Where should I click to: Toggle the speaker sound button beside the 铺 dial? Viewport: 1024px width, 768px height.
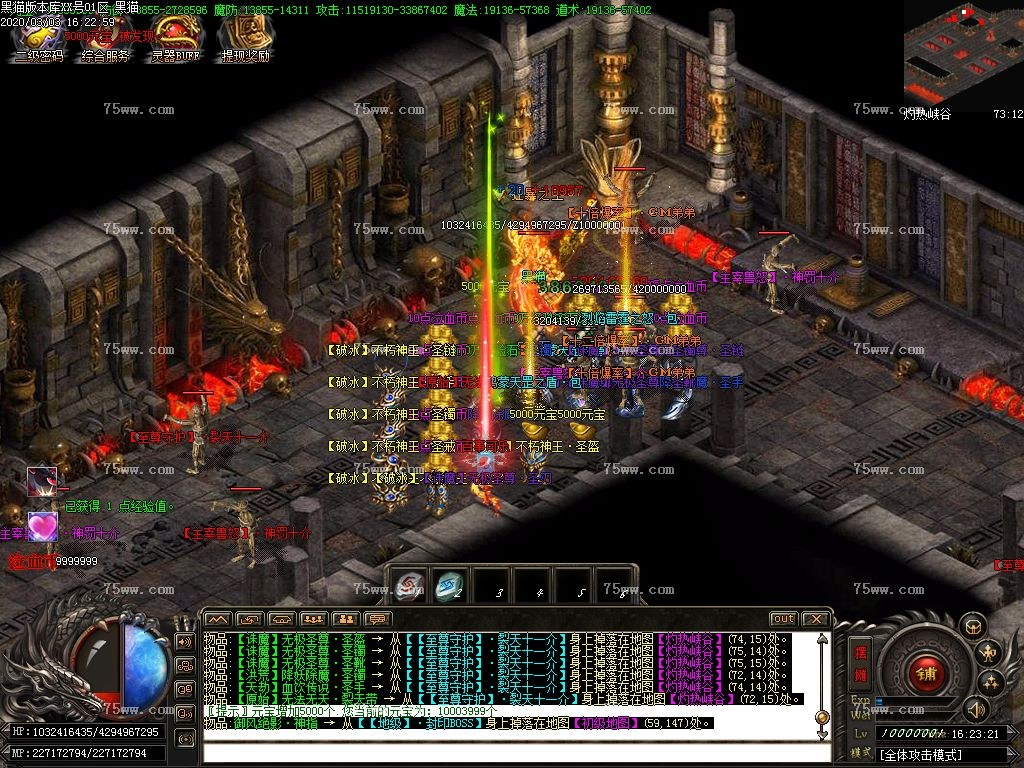coord(977,710)
